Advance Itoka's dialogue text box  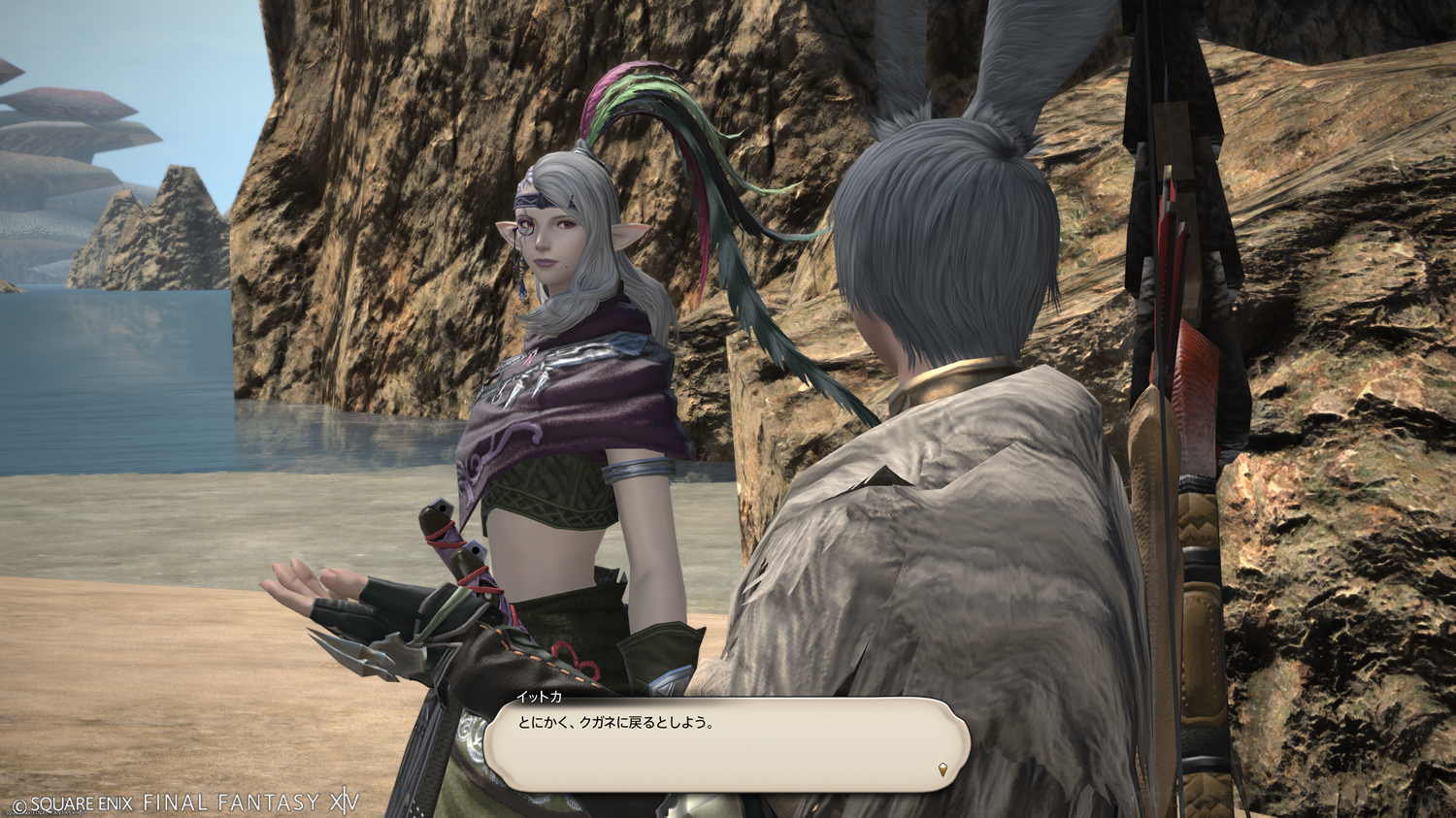click(x=726, y=742)
